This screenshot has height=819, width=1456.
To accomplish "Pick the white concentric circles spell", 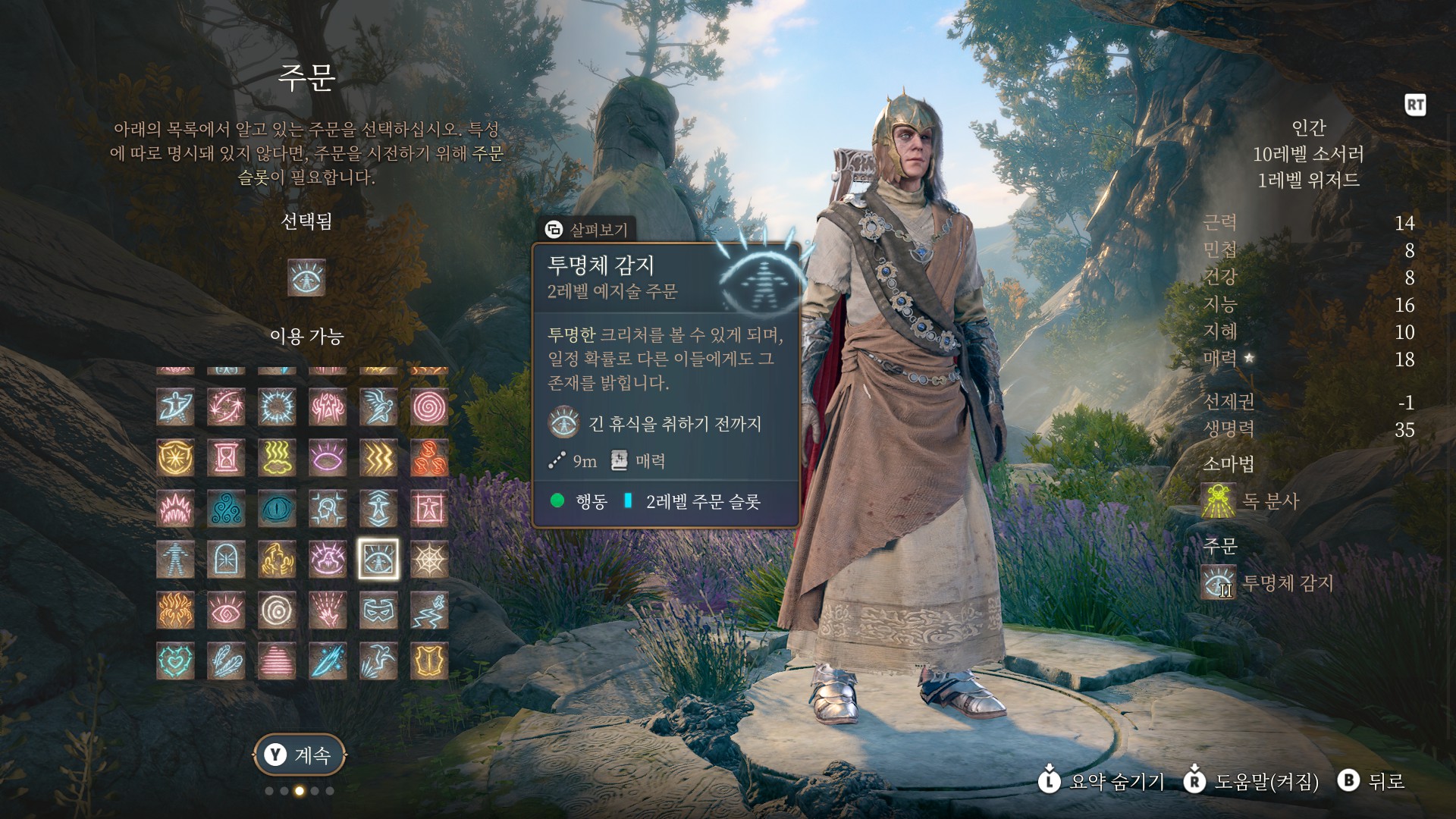I will point(277,610).
